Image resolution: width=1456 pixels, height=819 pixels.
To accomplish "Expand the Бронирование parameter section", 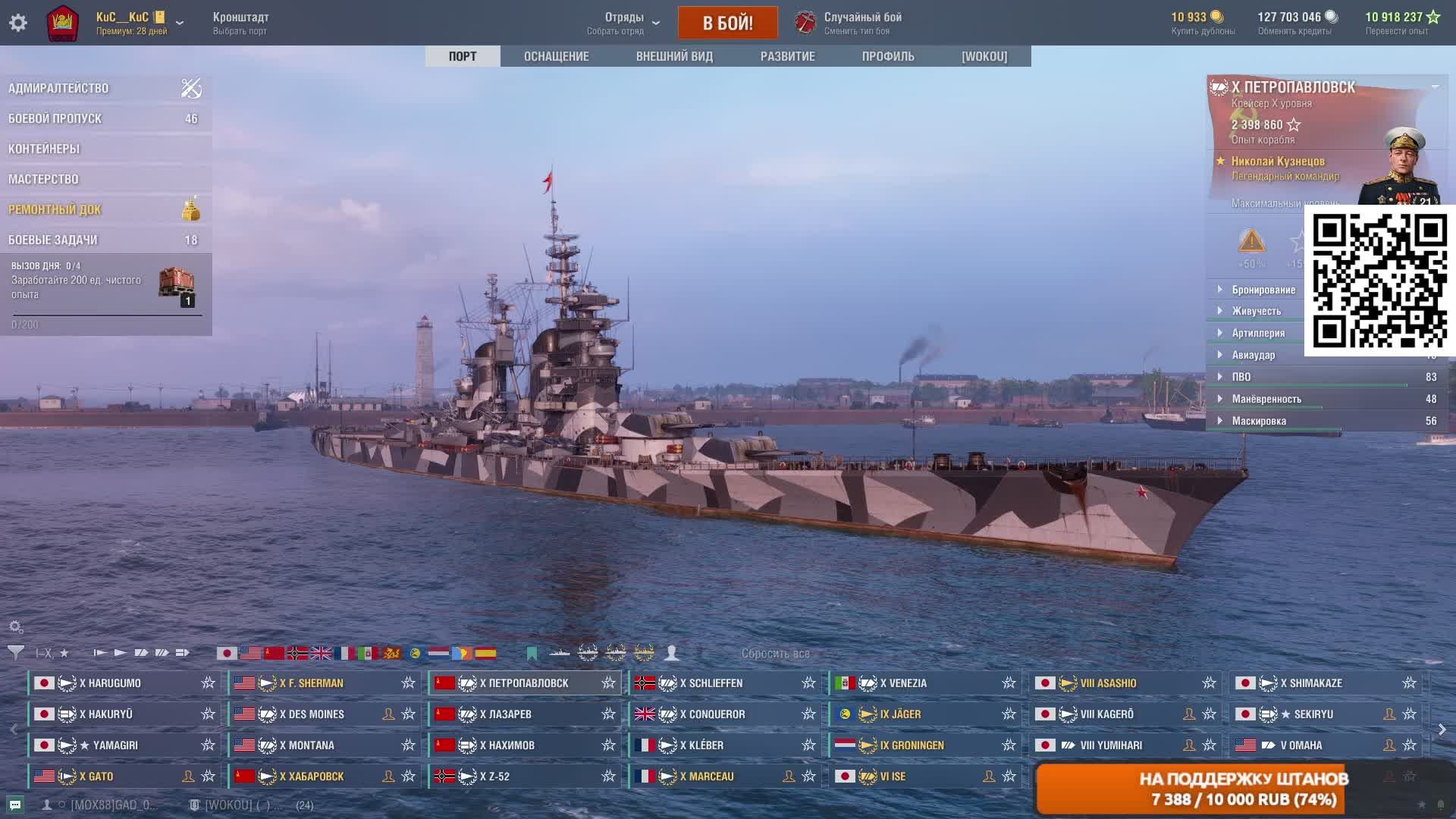I will pyautogui.click(x=1263, y=290).
